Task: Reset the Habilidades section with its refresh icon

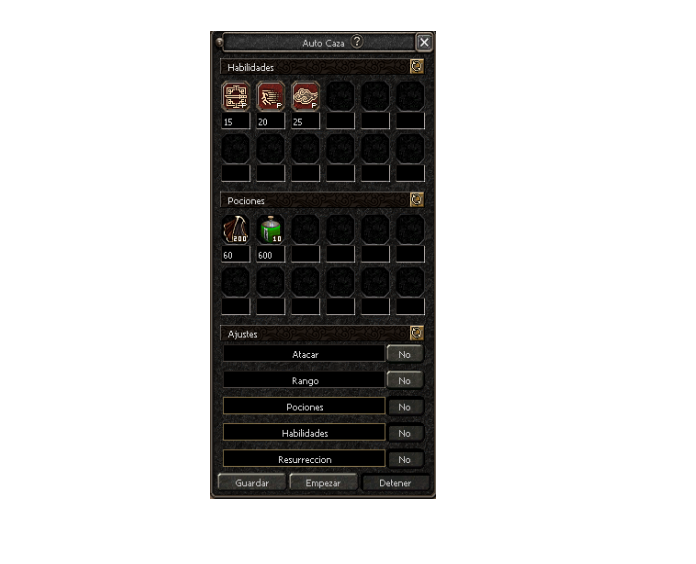Action: 416,66
